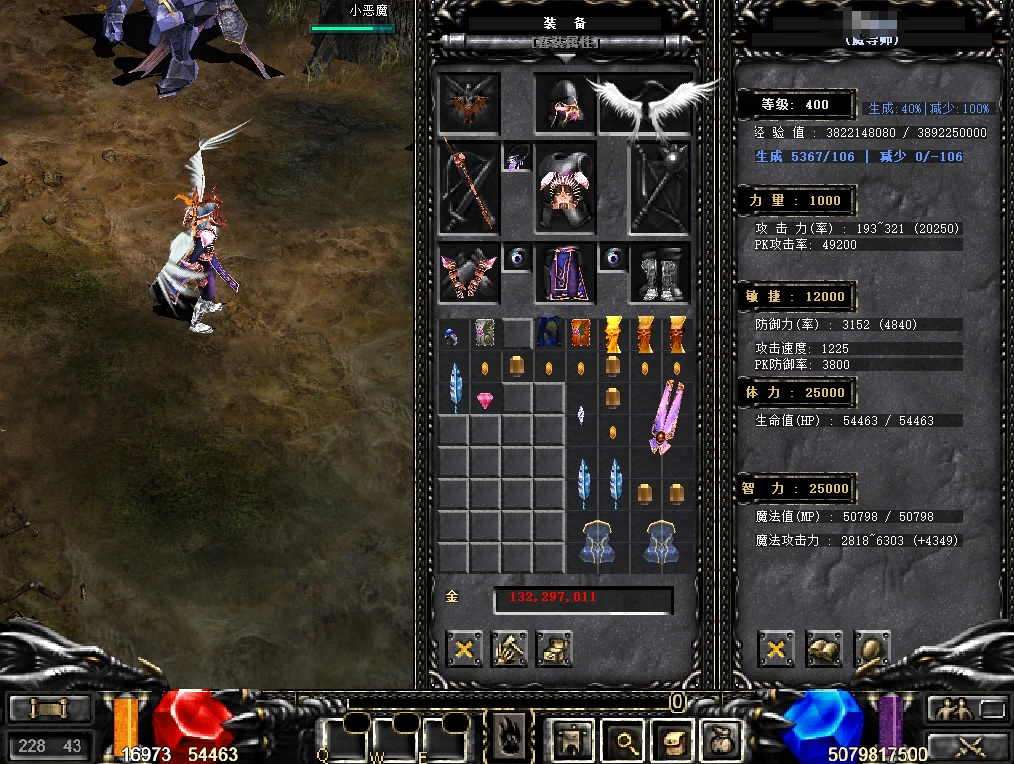1014x764 pixels.
Task: Select the equipped gloves slot
Action: pyautogui.click(x=469, y=273)
